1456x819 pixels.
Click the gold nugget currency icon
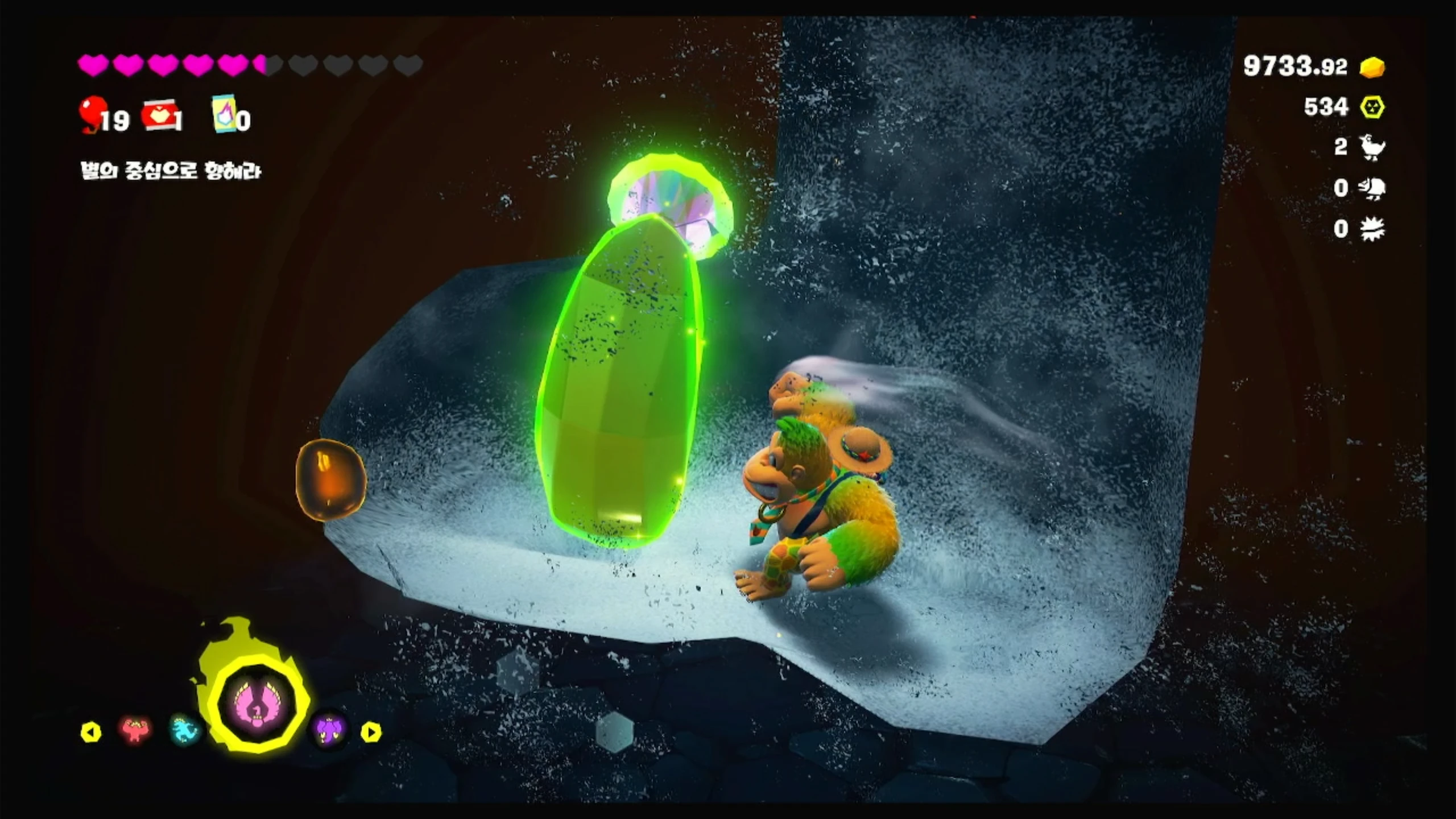coord(1372,67)
